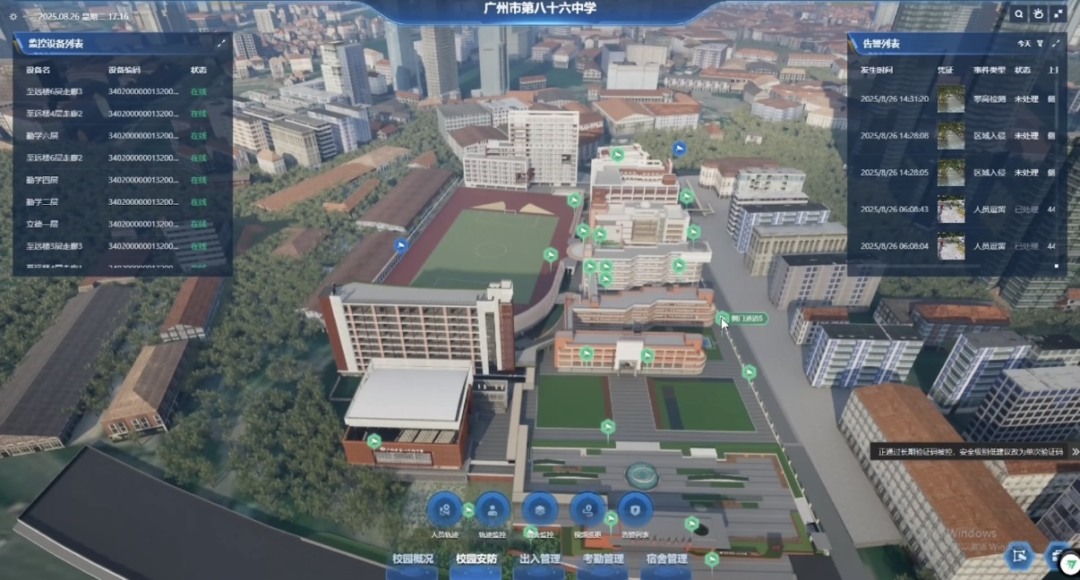Open the settings gear icon

13,17
